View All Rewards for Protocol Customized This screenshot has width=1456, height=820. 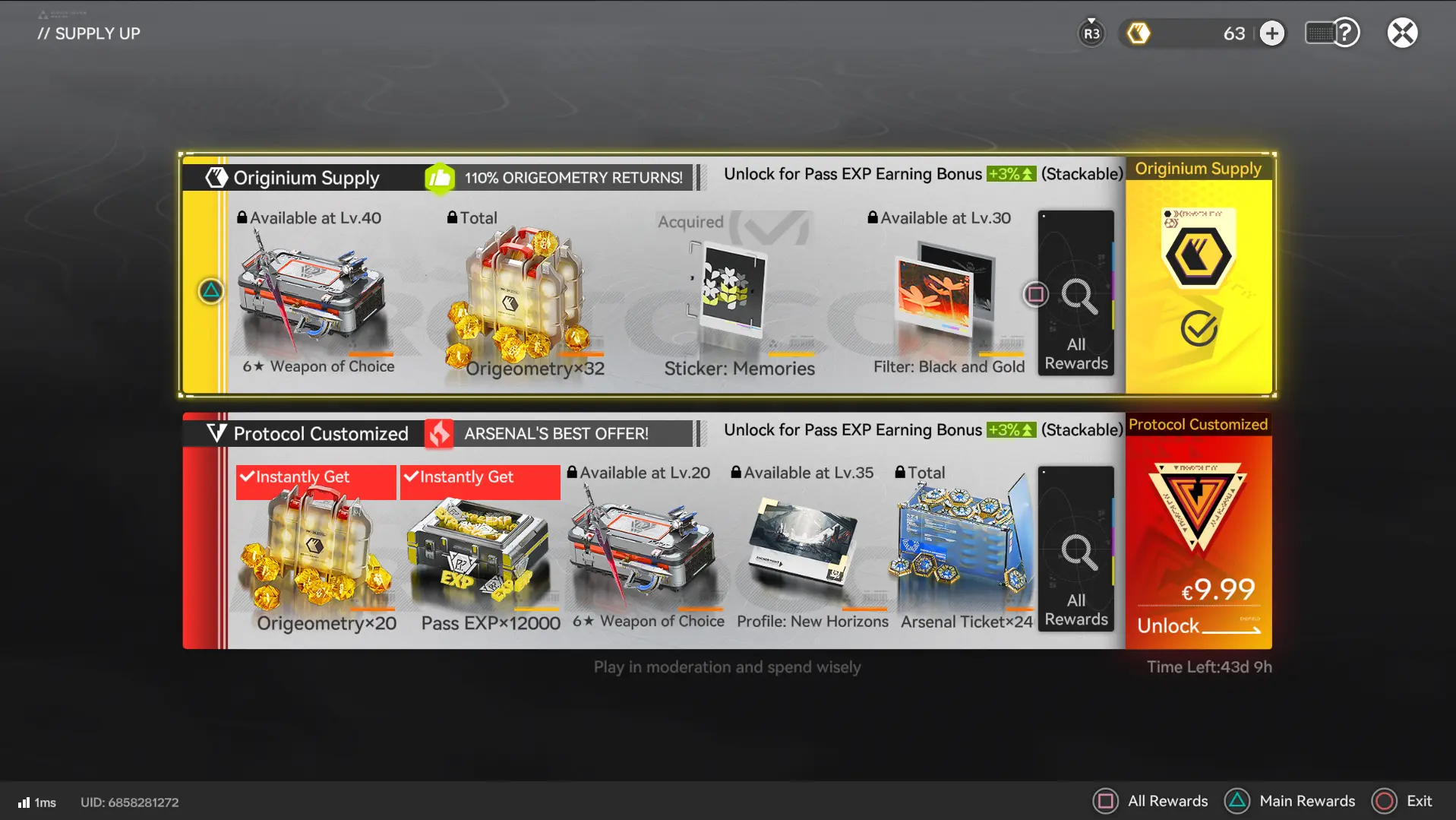pos(1075,550)
